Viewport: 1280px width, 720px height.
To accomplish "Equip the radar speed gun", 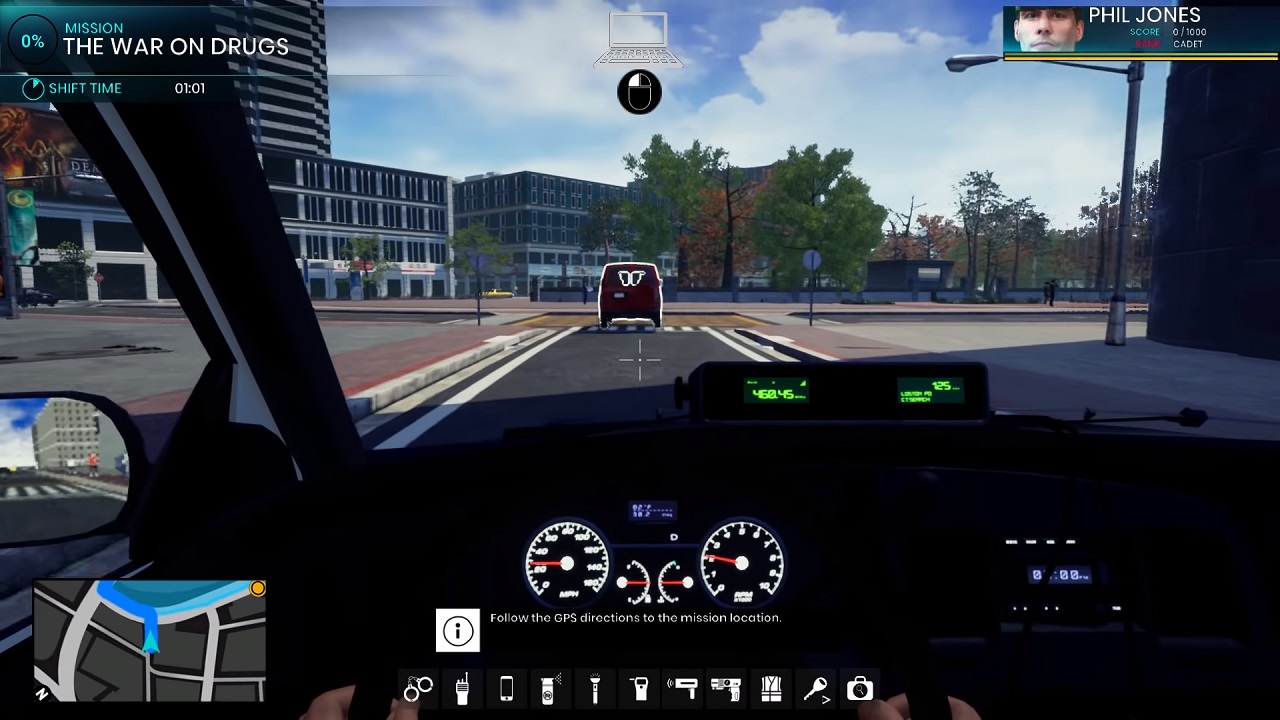I will [685, 688].
